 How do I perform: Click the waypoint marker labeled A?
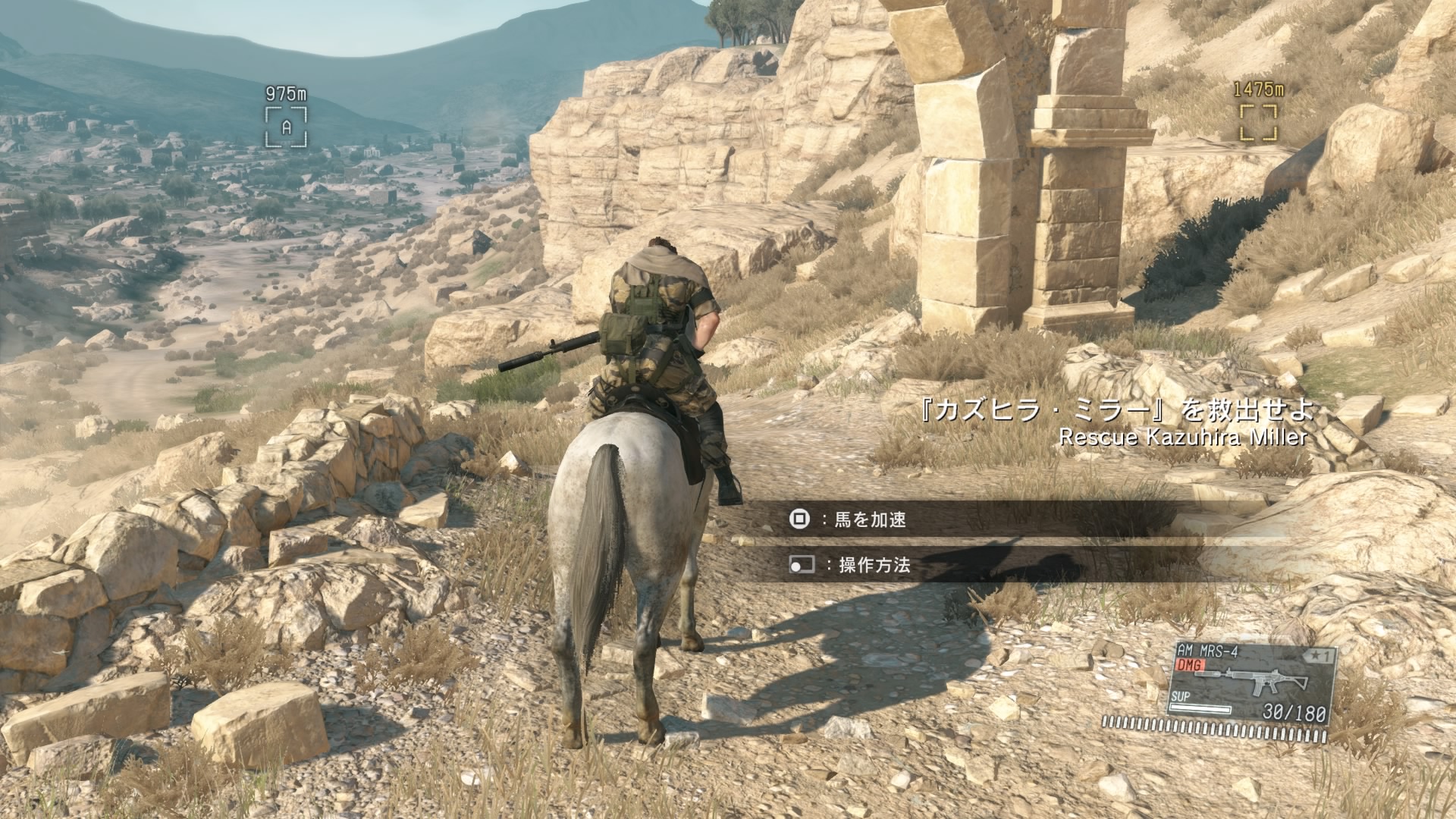[286, 127]
